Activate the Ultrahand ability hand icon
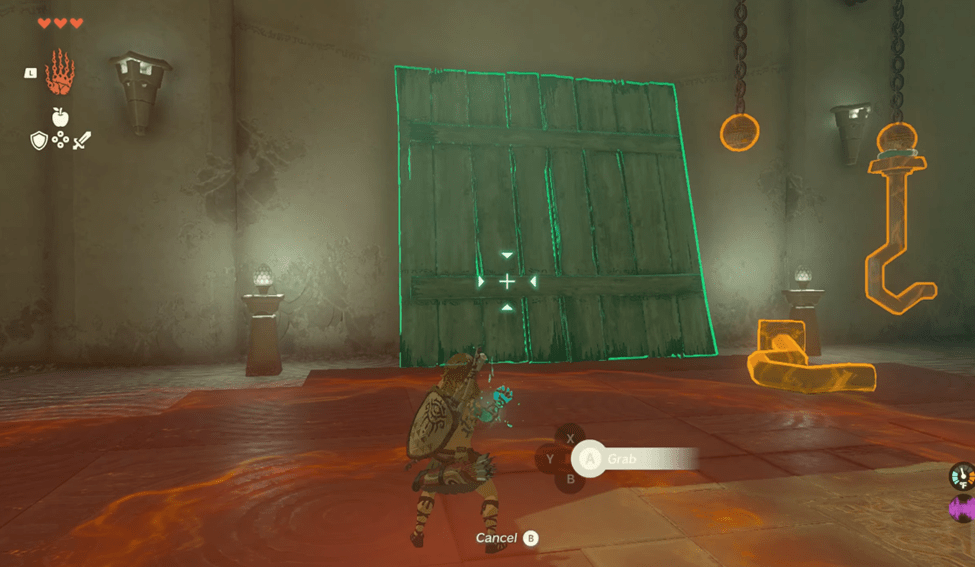Screen dimensions: 975x567 point(60,73)
